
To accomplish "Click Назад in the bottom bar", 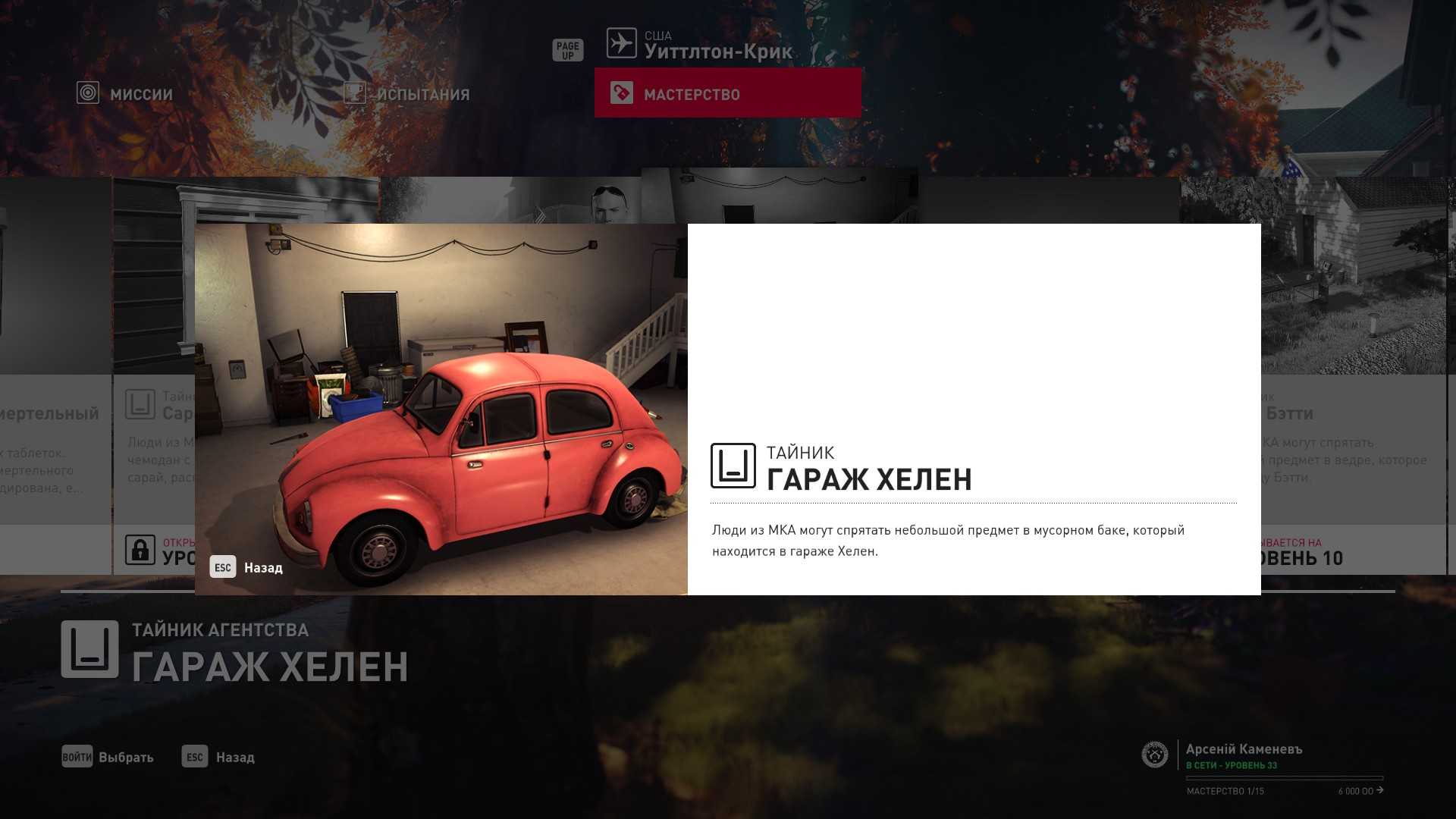I will 218,757.
